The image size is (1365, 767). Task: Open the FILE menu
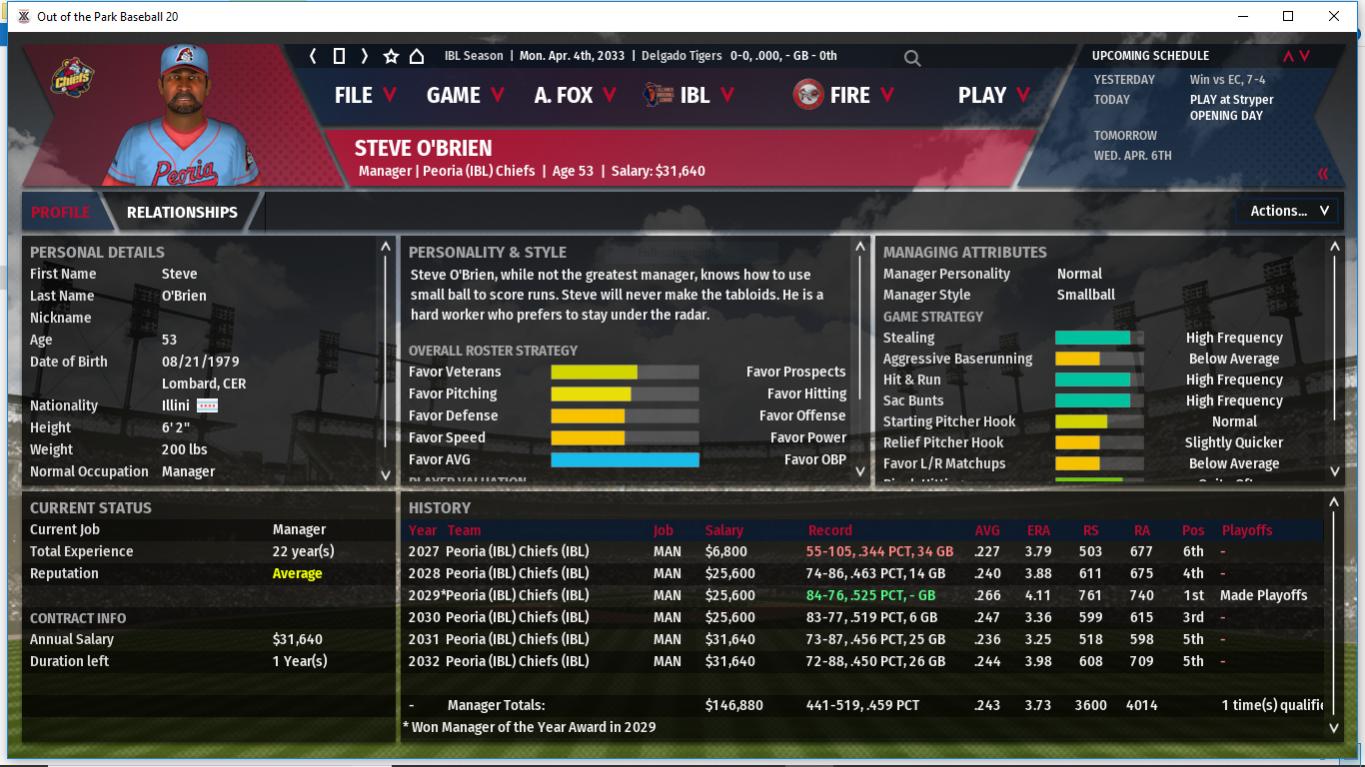coord(365,95)
